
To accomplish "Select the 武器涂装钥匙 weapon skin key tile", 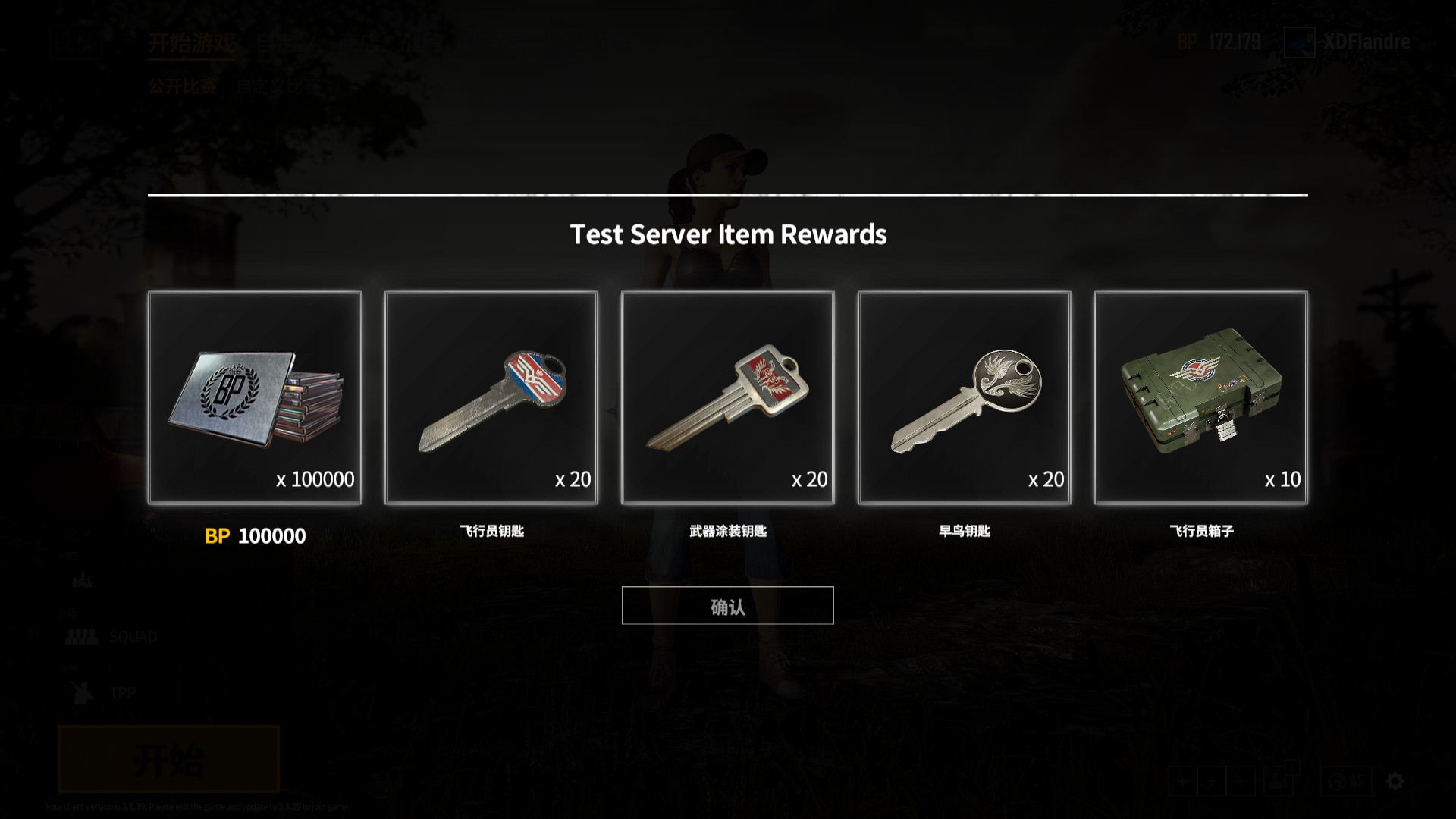I will pyautogui.click(x=728, y=397).
